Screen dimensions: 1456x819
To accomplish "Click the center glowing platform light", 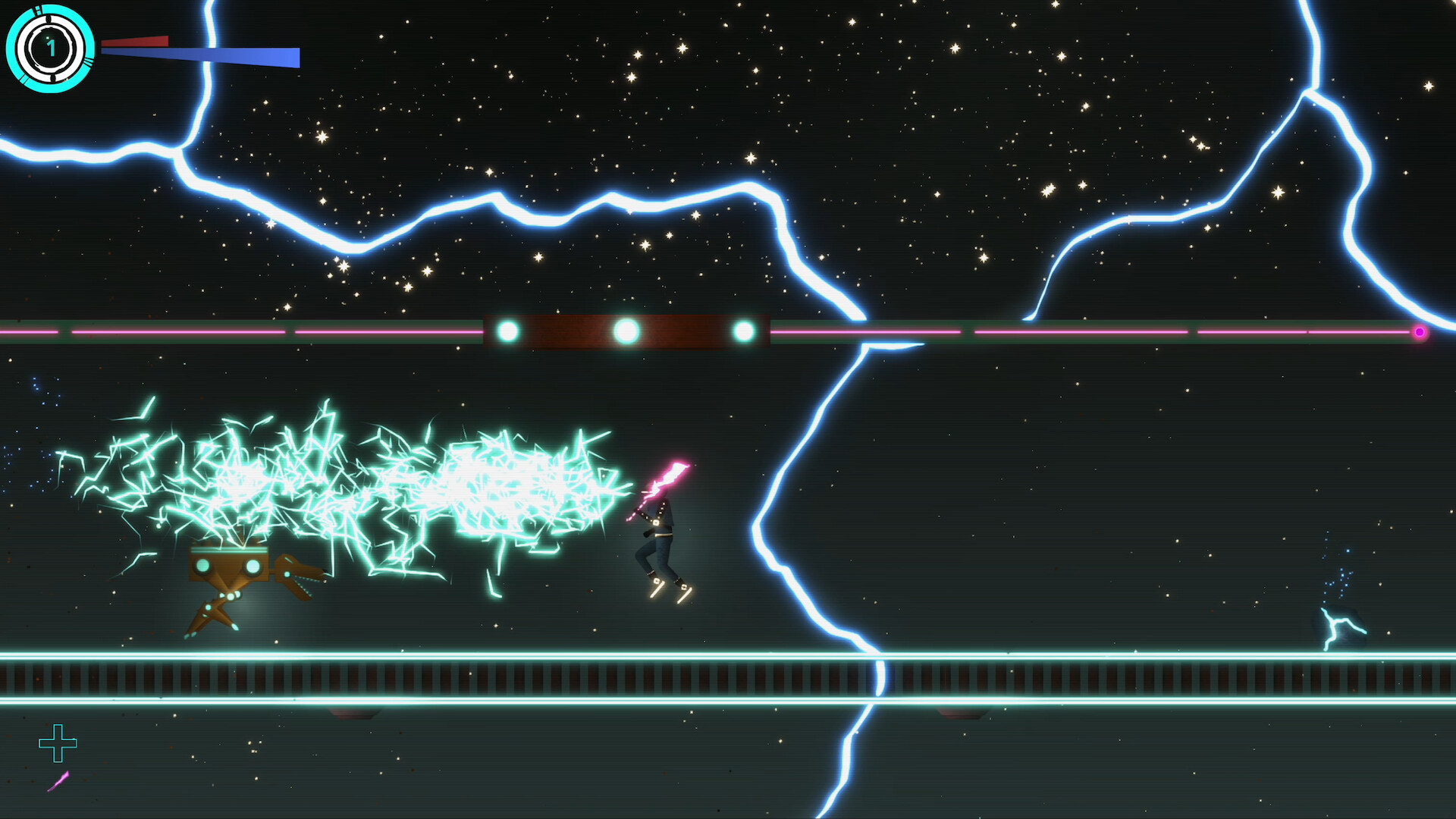I will (625, 329).
